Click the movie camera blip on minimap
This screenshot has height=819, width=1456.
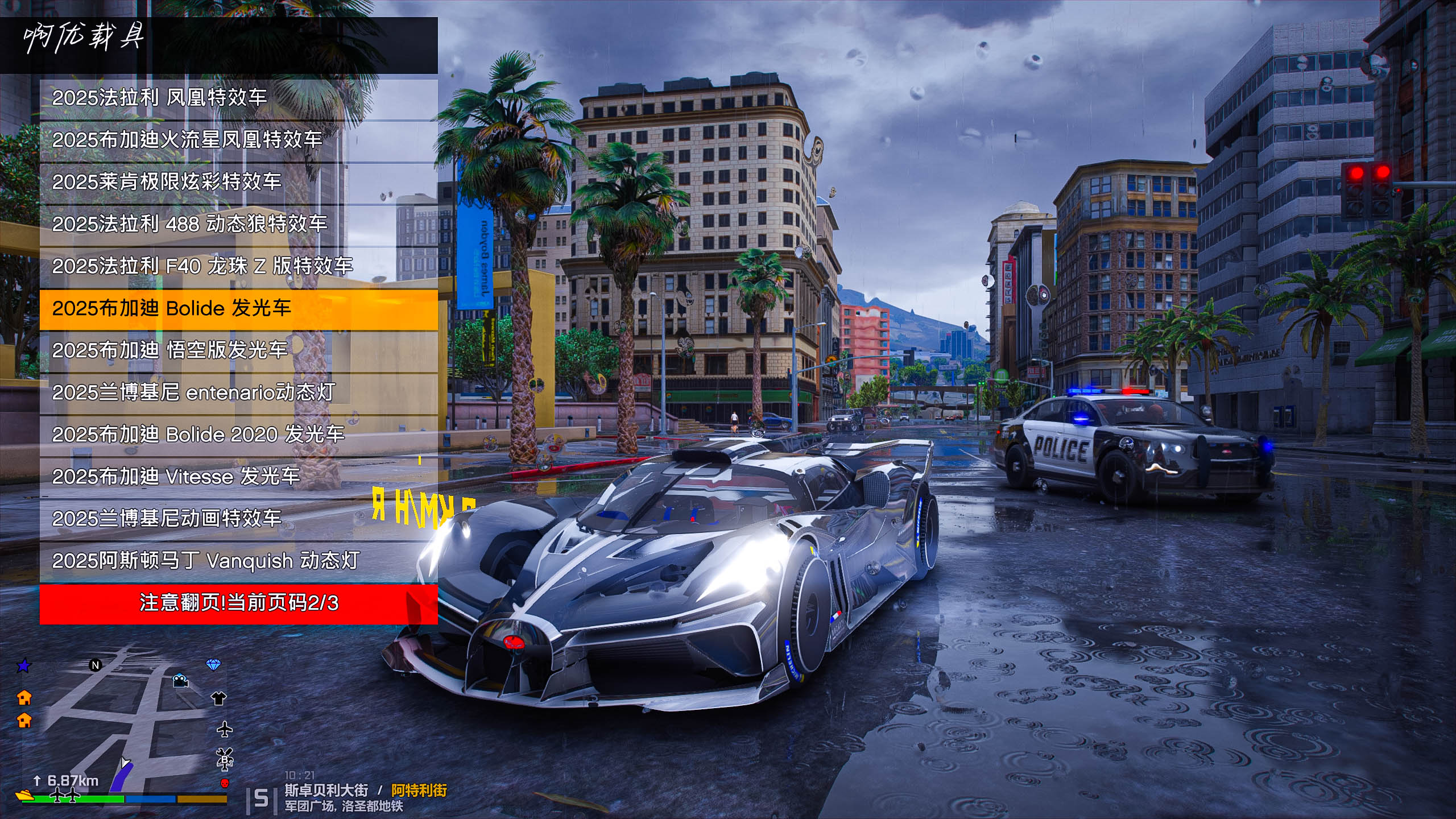(181, 681)
